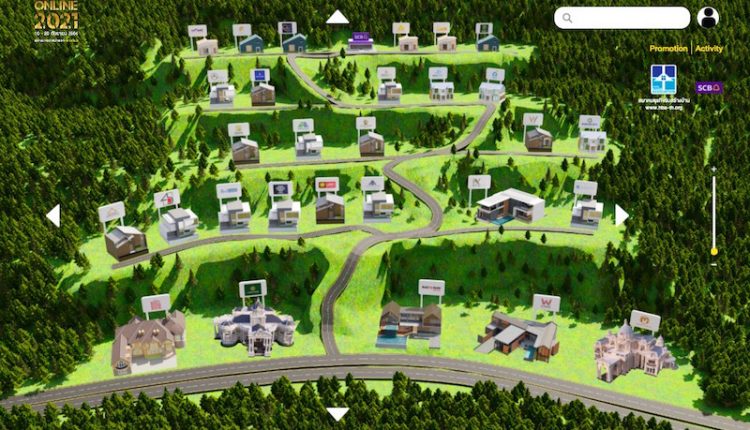
Task: Pan the map down with the bottom arrow
Action: (x=338, y=413)
